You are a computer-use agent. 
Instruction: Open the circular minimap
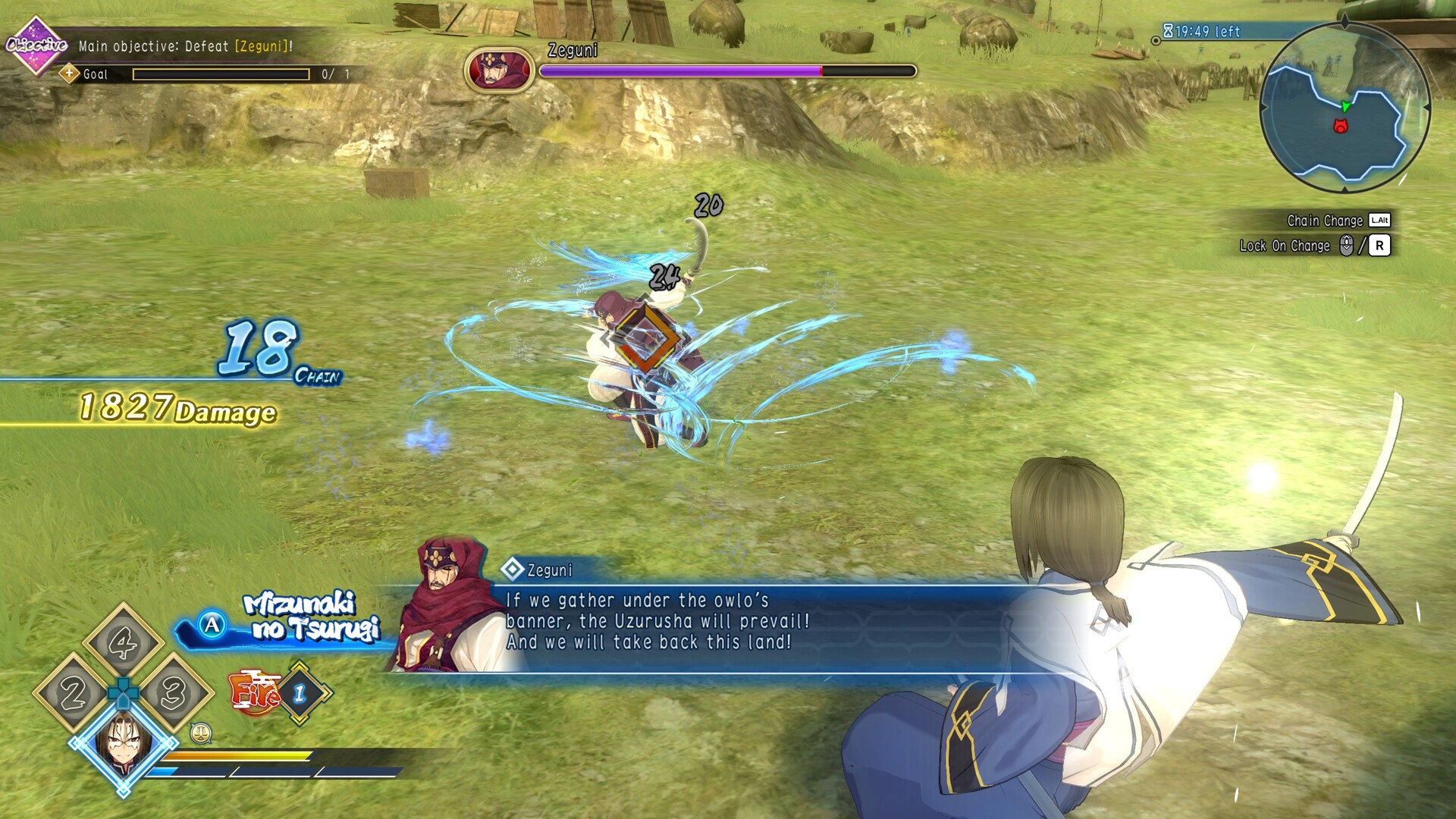(1345, 108)
